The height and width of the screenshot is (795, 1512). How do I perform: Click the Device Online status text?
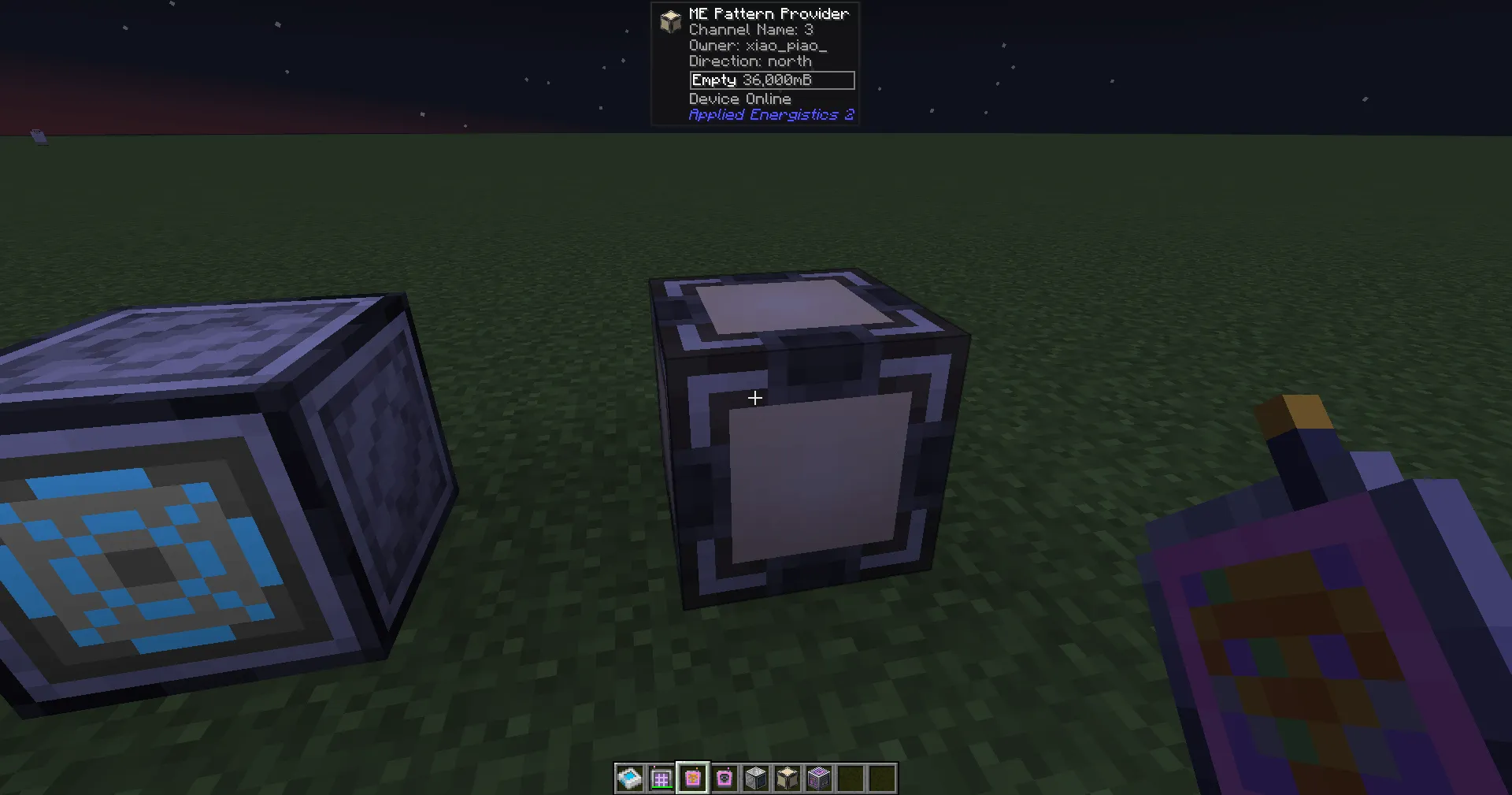point(739,98)
